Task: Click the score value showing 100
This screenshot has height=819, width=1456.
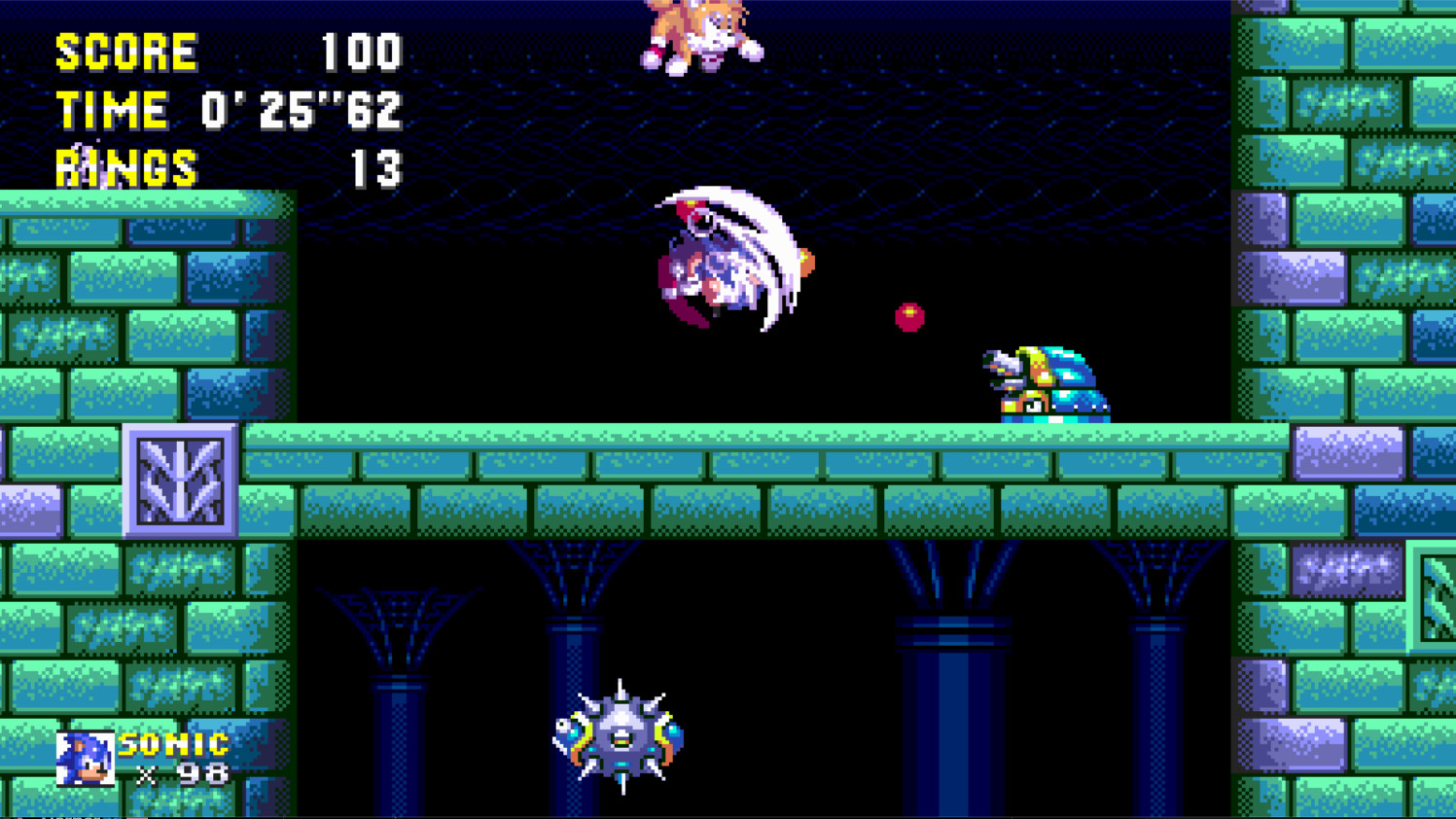Action: (360, 53)
